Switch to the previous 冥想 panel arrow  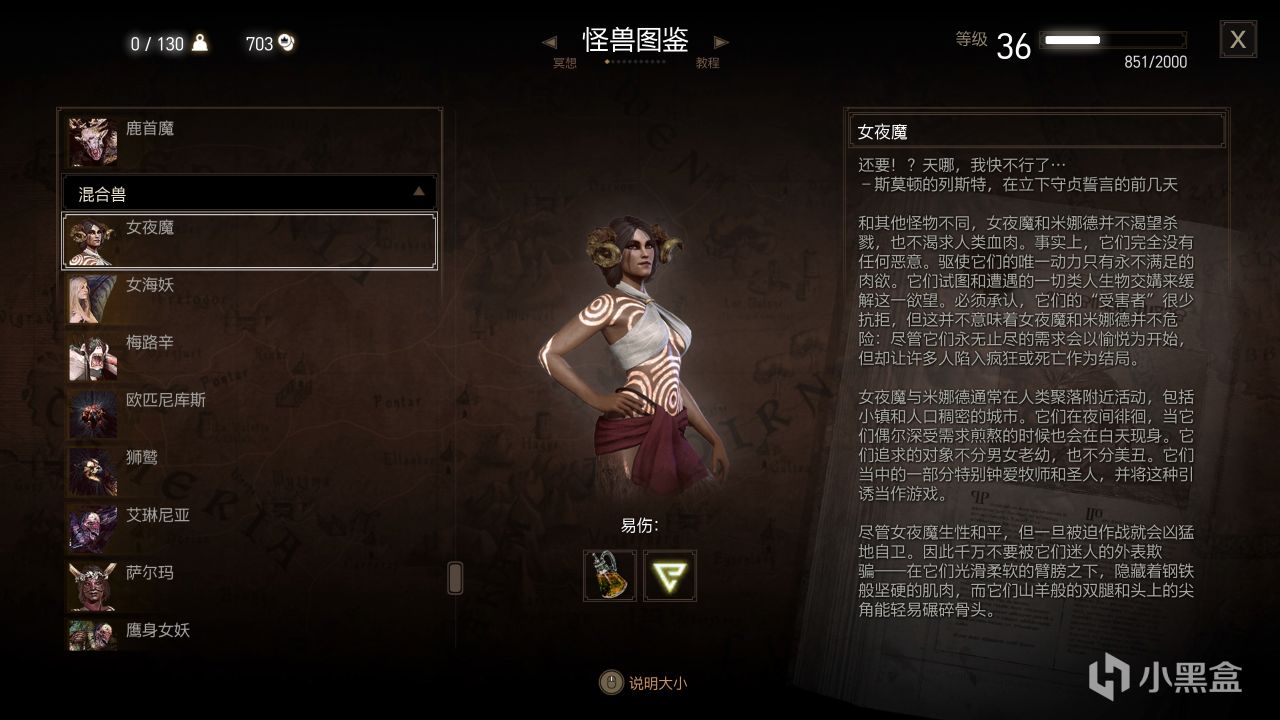click(x=549, y=42)
